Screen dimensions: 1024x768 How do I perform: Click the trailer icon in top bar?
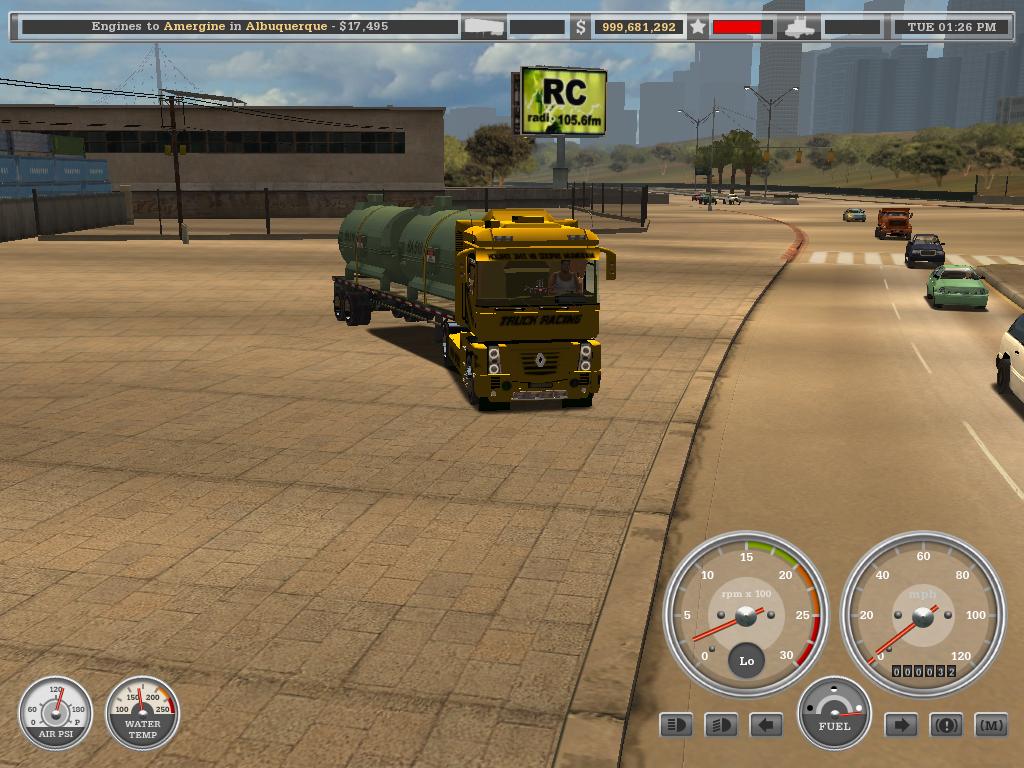[x=483, y=27]
